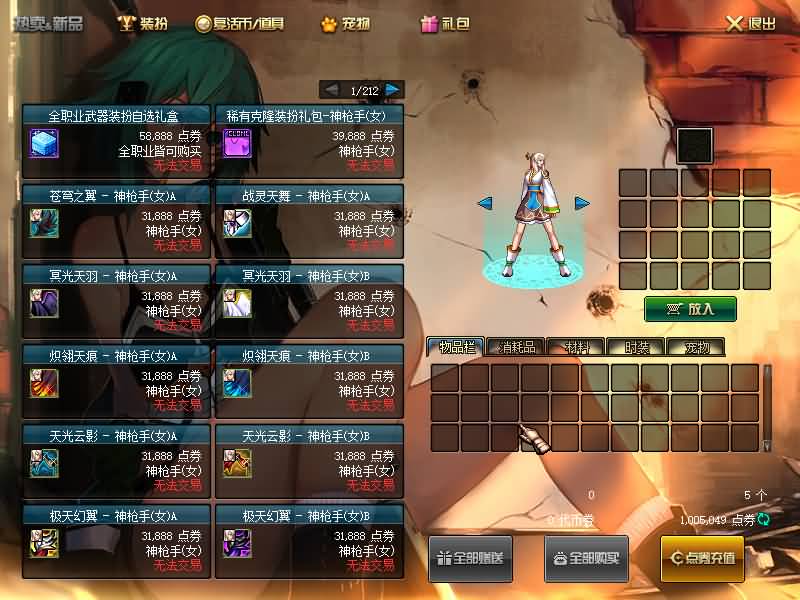Exit the shop with 退出
This screenshot has width=800, height=600.
750,23
